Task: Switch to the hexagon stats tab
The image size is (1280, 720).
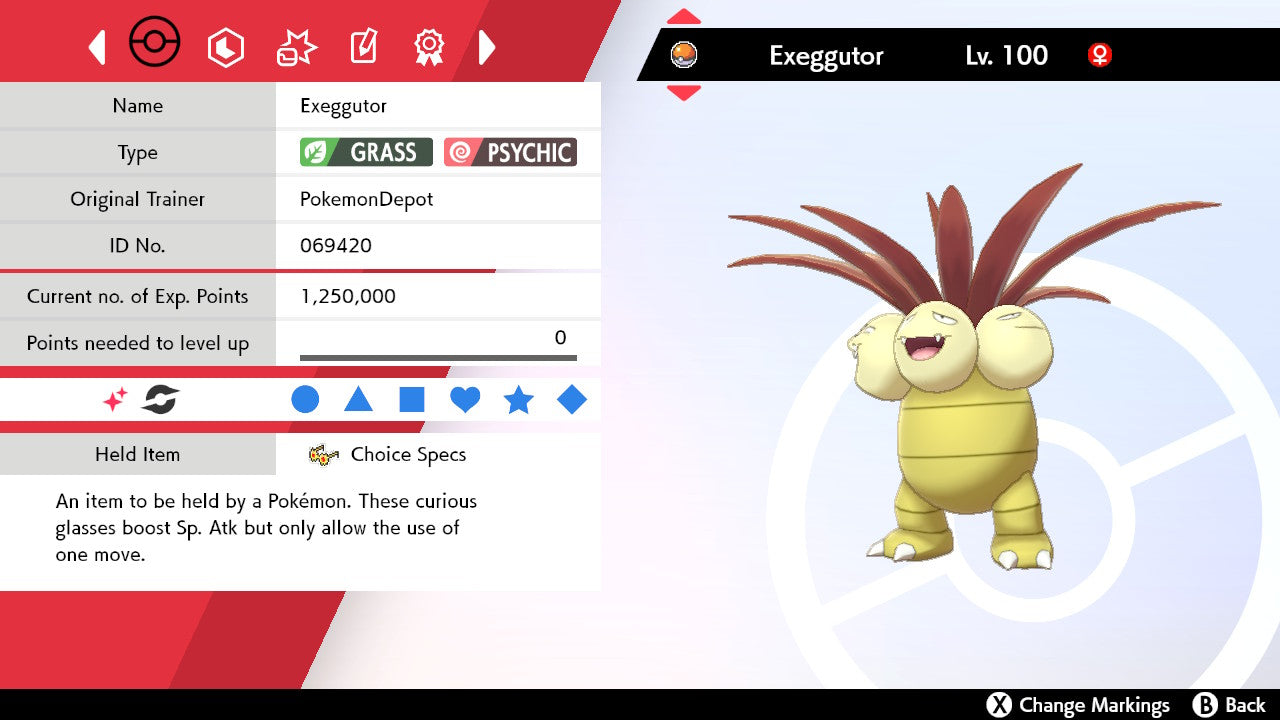Action: pyautogui.click(x=225, y=47)
